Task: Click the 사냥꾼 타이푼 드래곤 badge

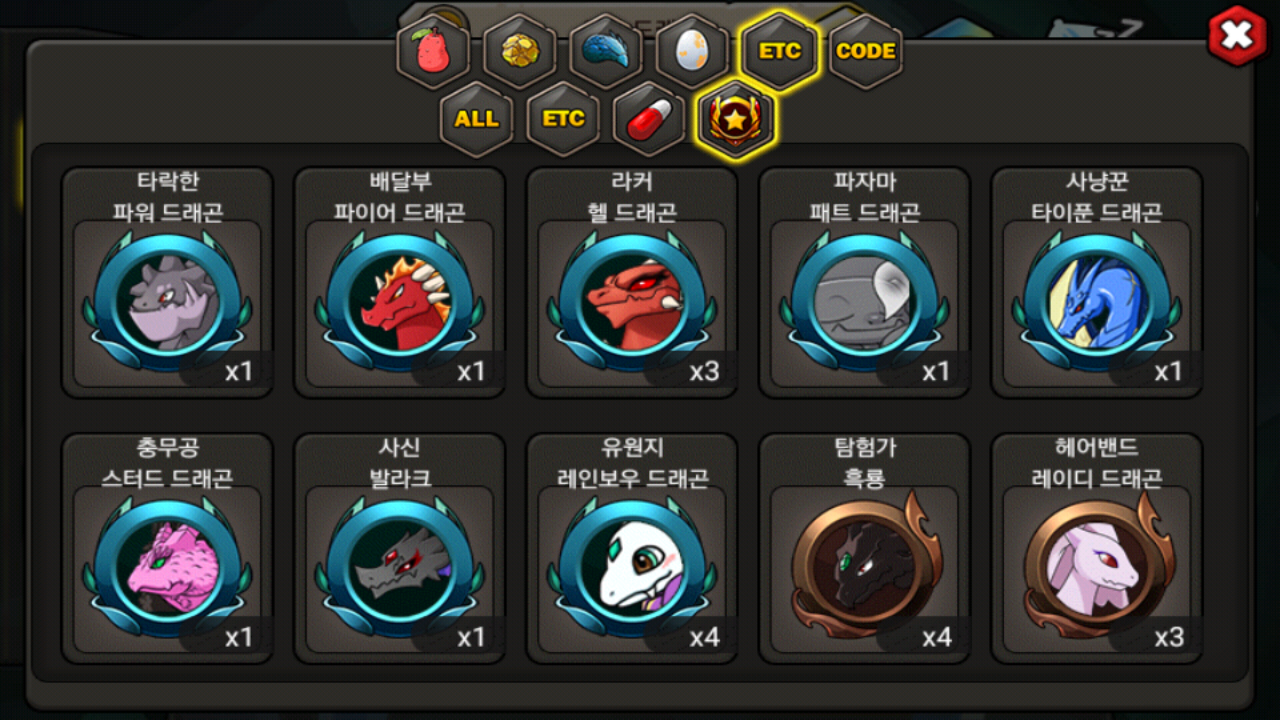Action: point(1096,300)
